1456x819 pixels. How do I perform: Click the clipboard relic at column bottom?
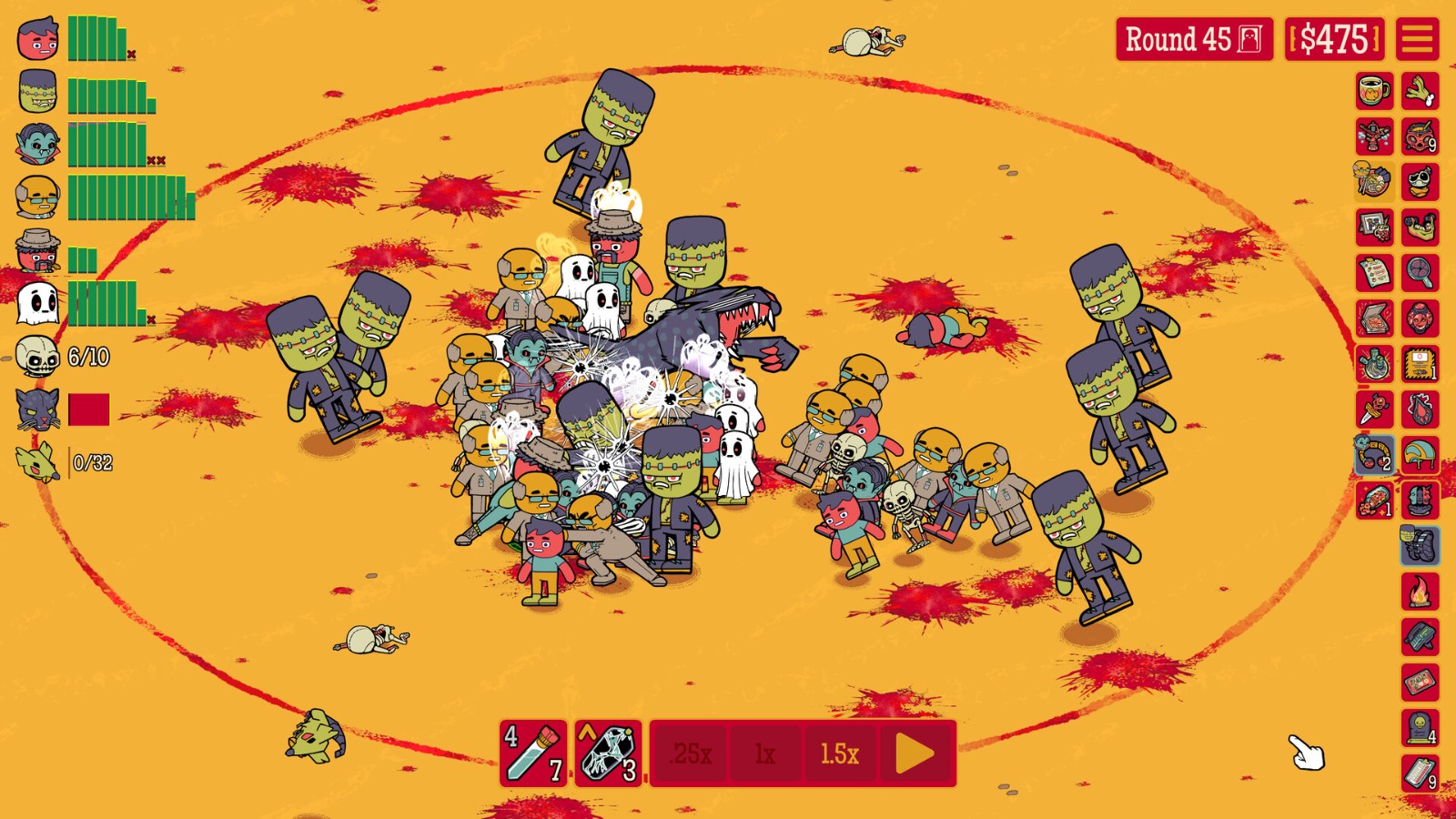coord(1420,773)
